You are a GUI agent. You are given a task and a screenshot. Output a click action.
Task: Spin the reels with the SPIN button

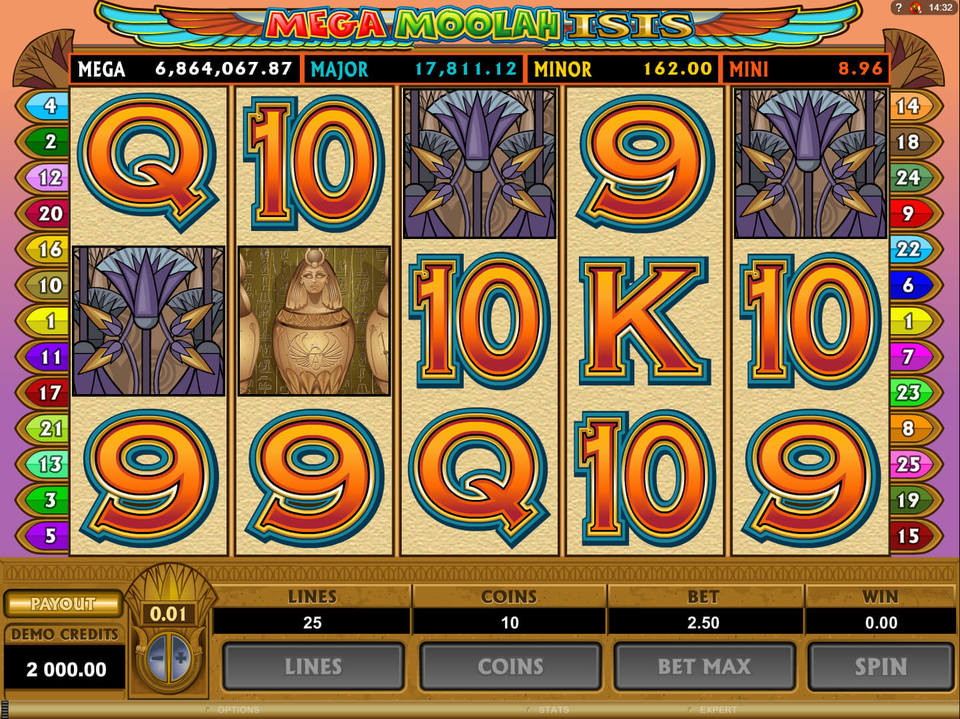(880, 667)
